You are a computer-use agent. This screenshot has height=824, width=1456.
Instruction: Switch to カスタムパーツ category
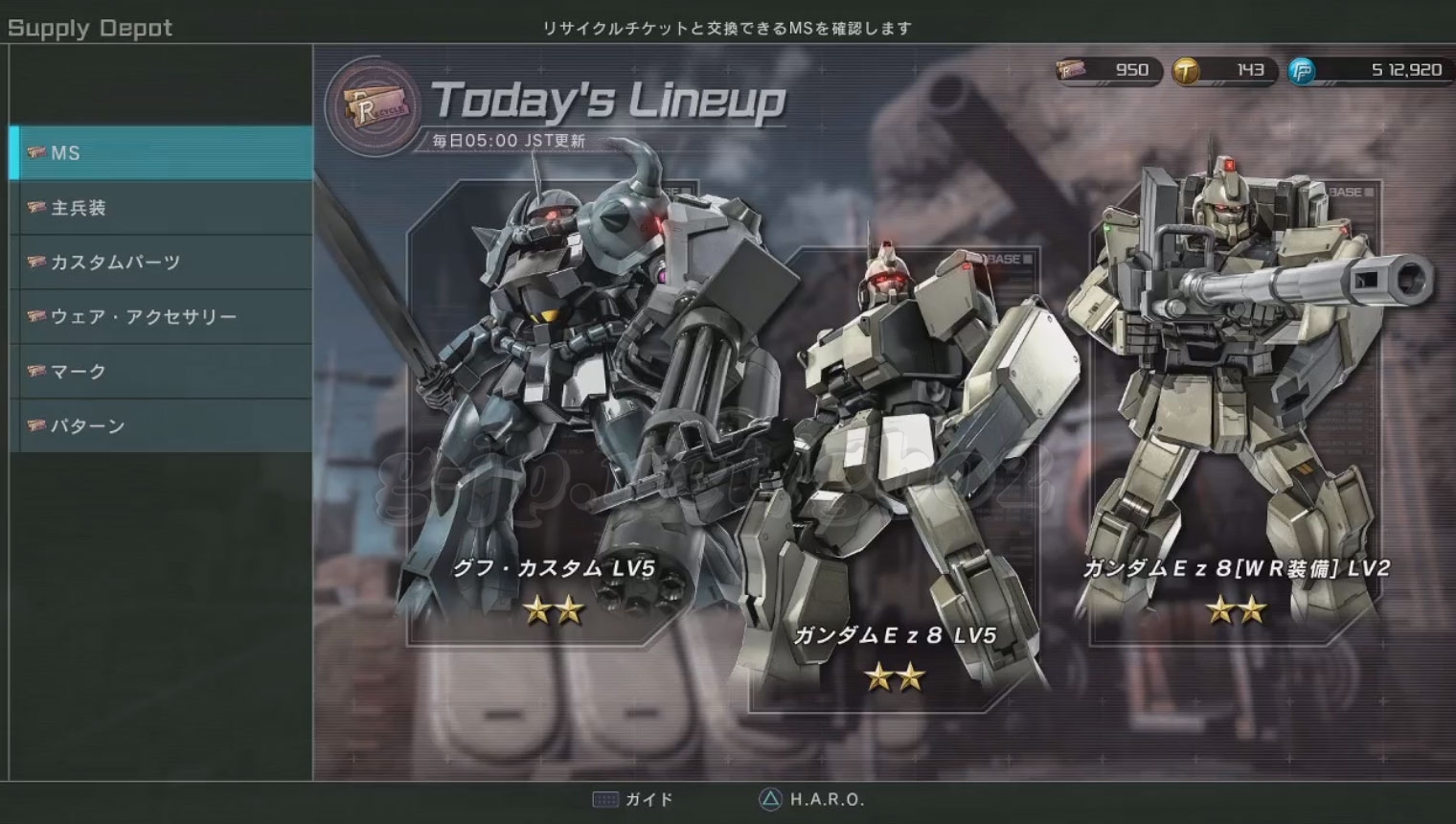[161, 263]
